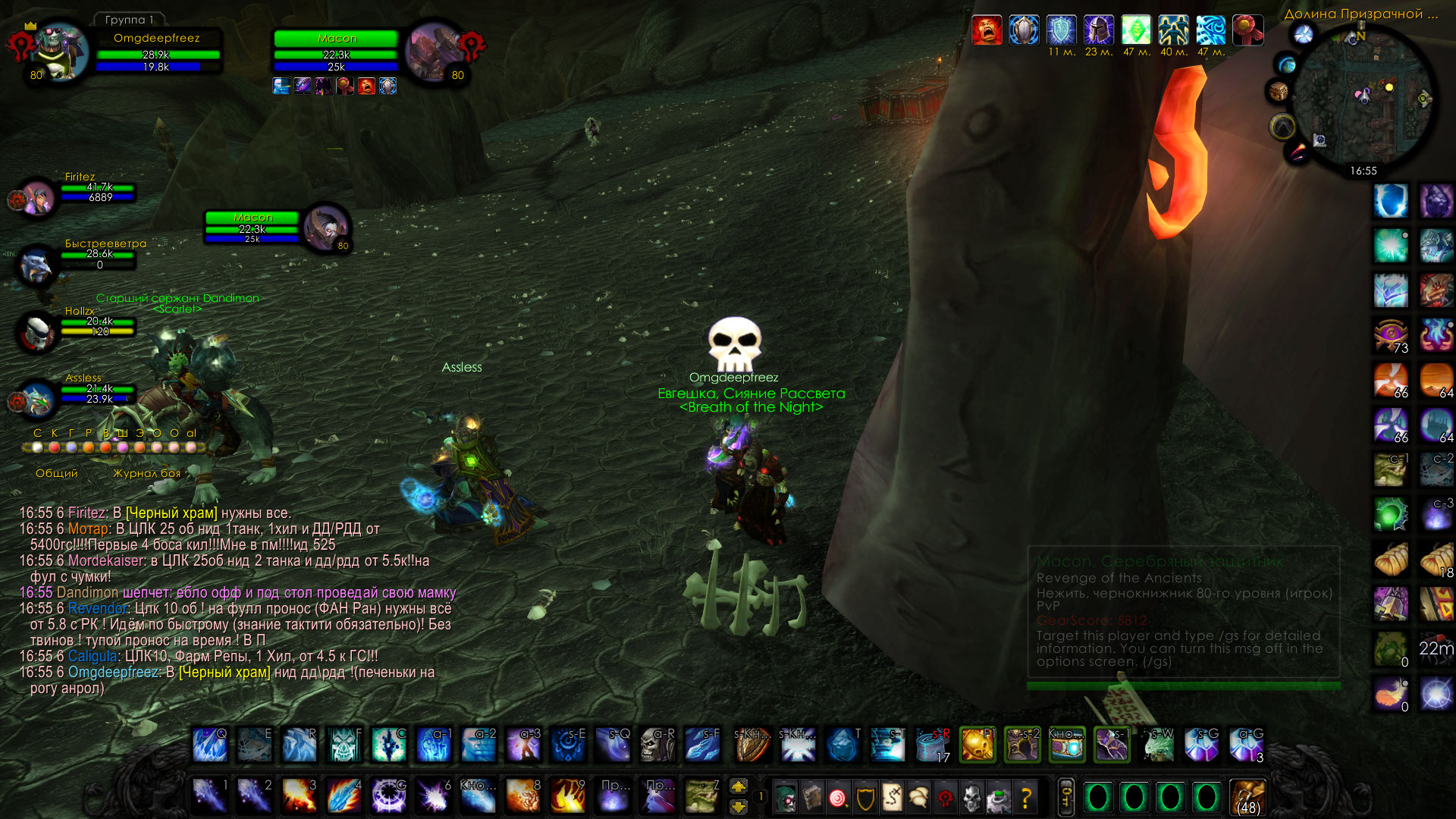Open the keyring button
This screenshot has width=1456, height=819.
click(x=1065, y=798)
